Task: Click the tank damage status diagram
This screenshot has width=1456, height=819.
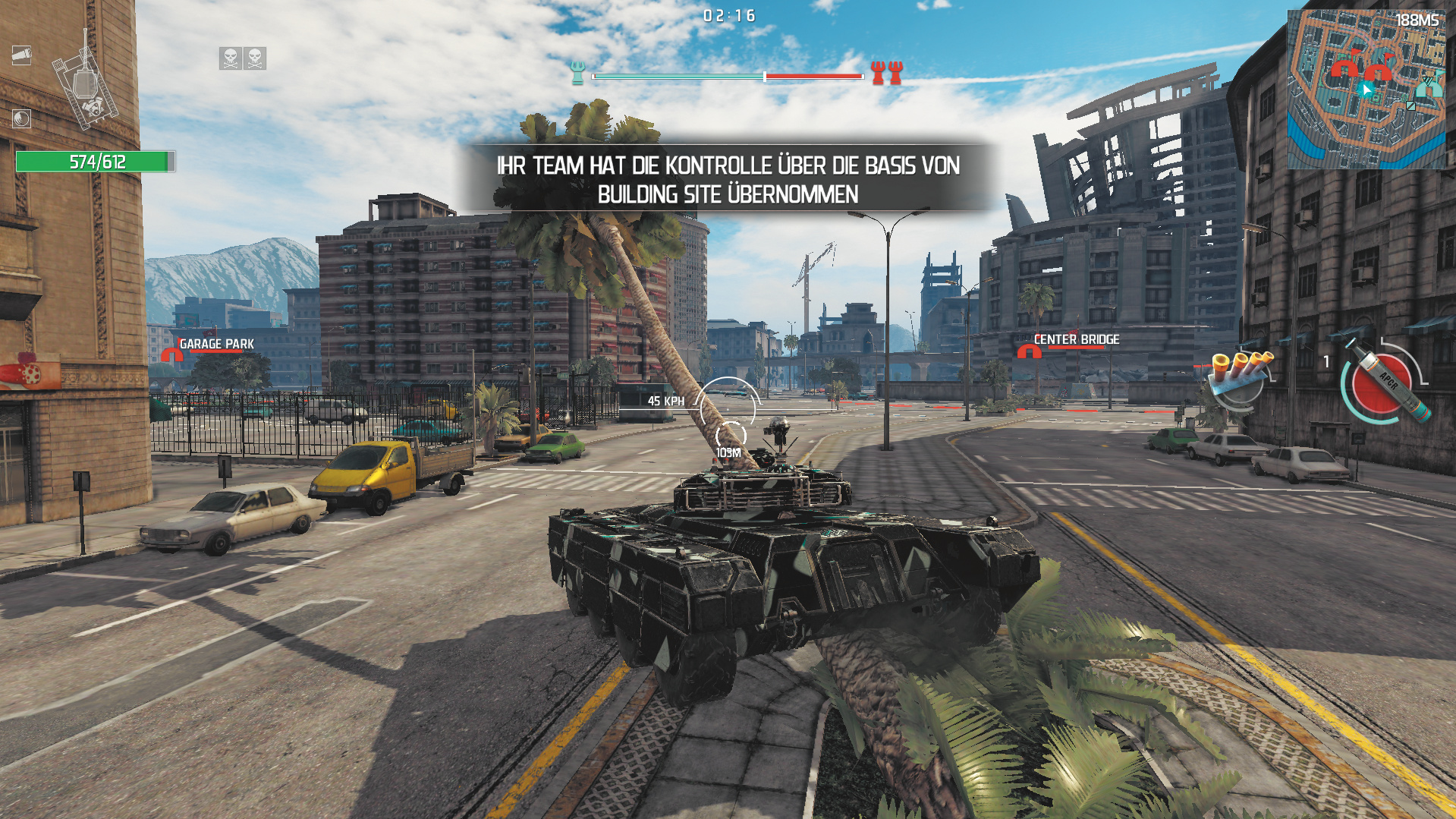Action: 85,87
